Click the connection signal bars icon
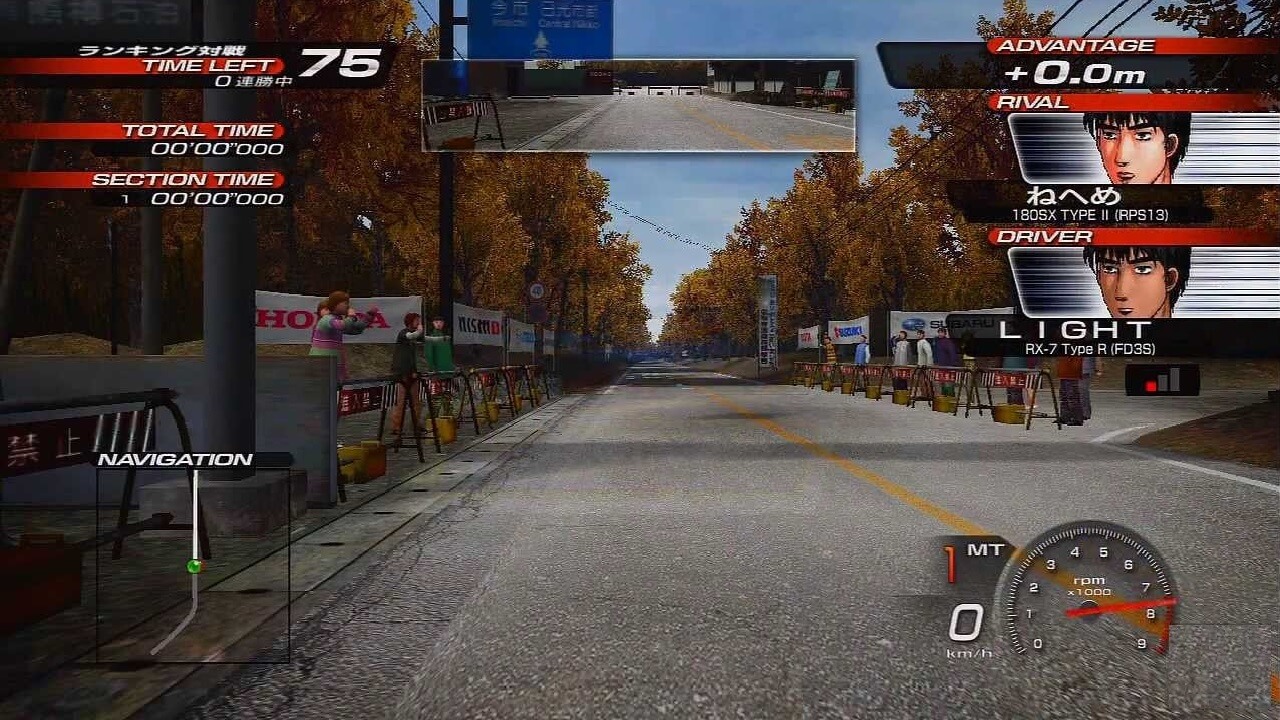 tap(1162, 380)
